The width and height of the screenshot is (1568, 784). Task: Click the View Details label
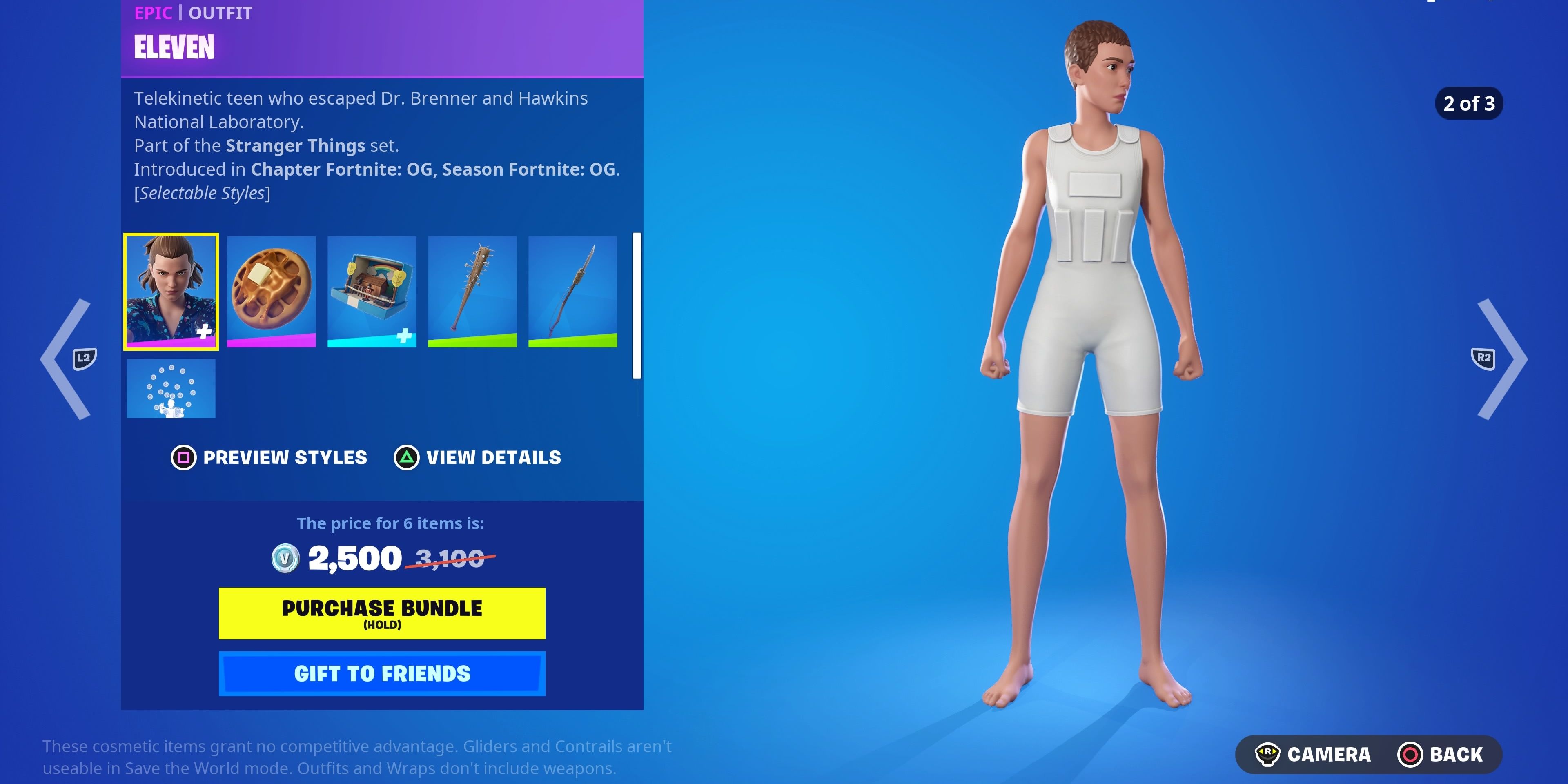click(493, 458)
